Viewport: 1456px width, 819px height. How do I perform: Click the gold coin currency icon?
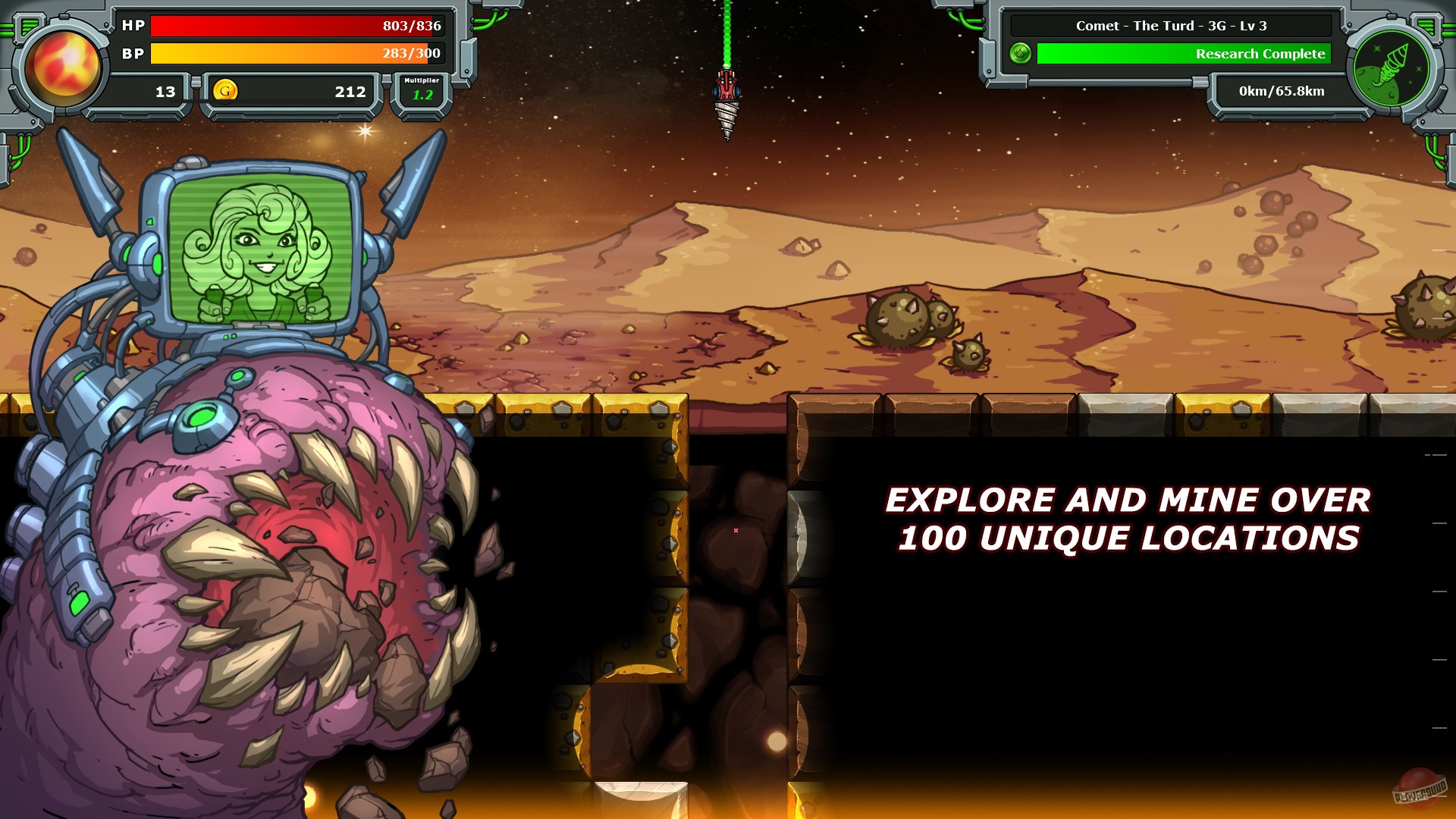[225, 91]
